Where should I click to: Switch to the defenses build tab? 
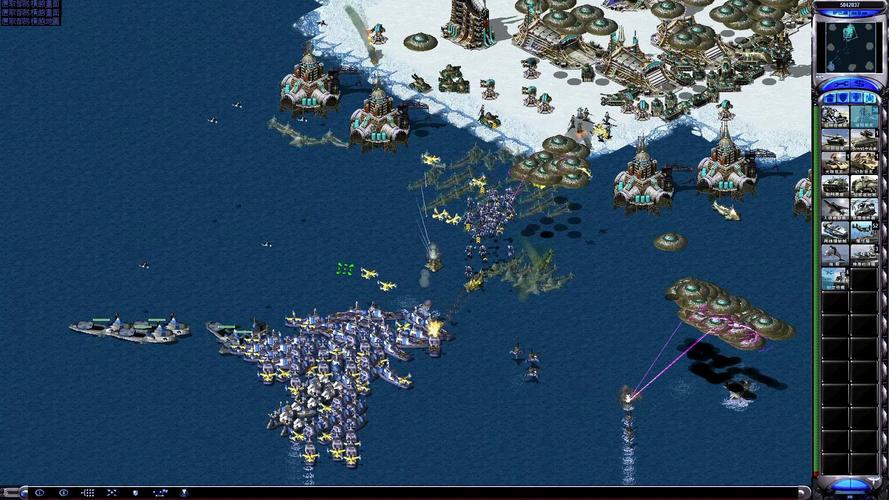[843, 98]
